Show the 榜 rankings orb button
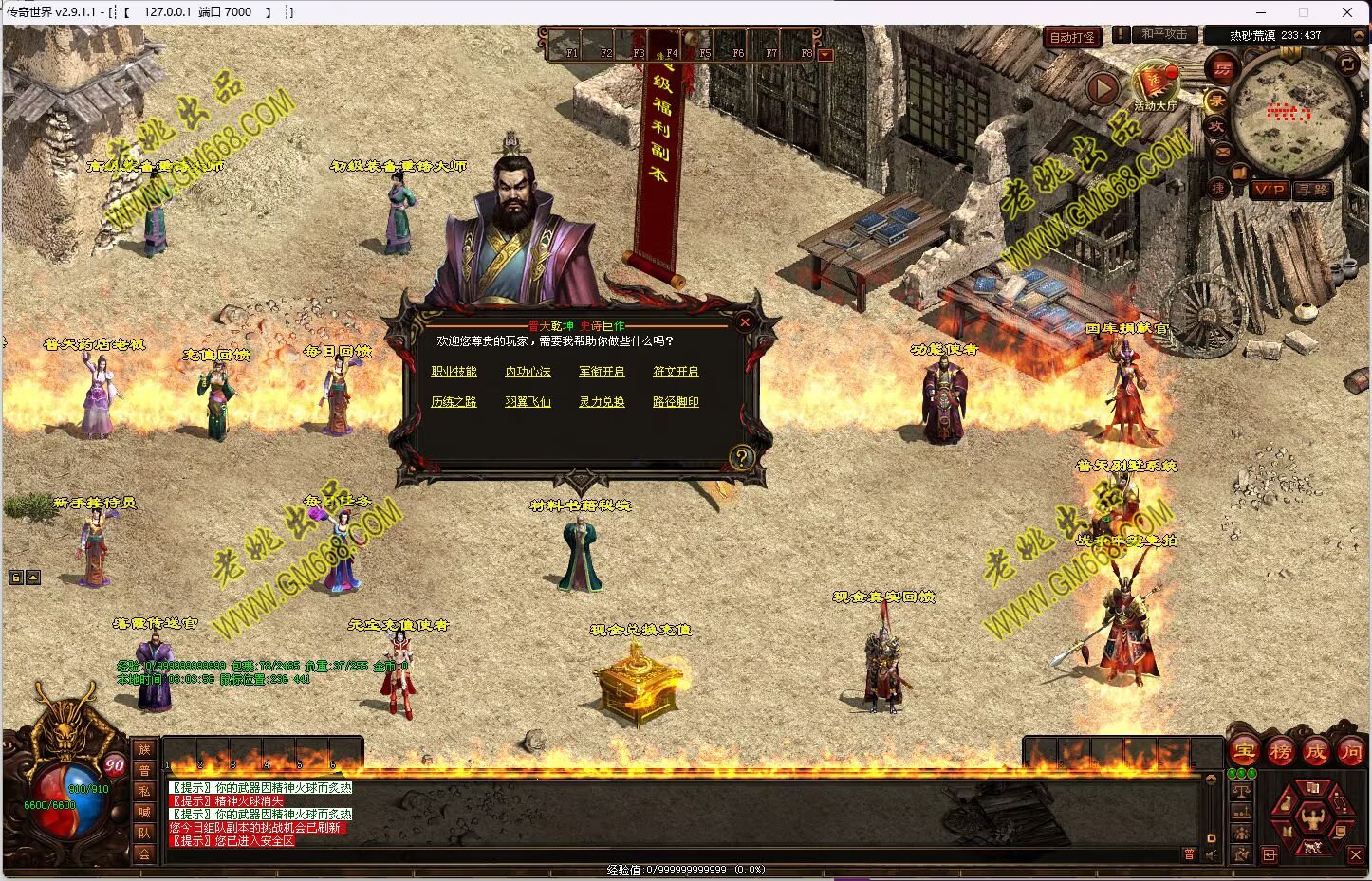Image resolution: width=1372 pixels, height=881 pixels. pos(1280,752)
